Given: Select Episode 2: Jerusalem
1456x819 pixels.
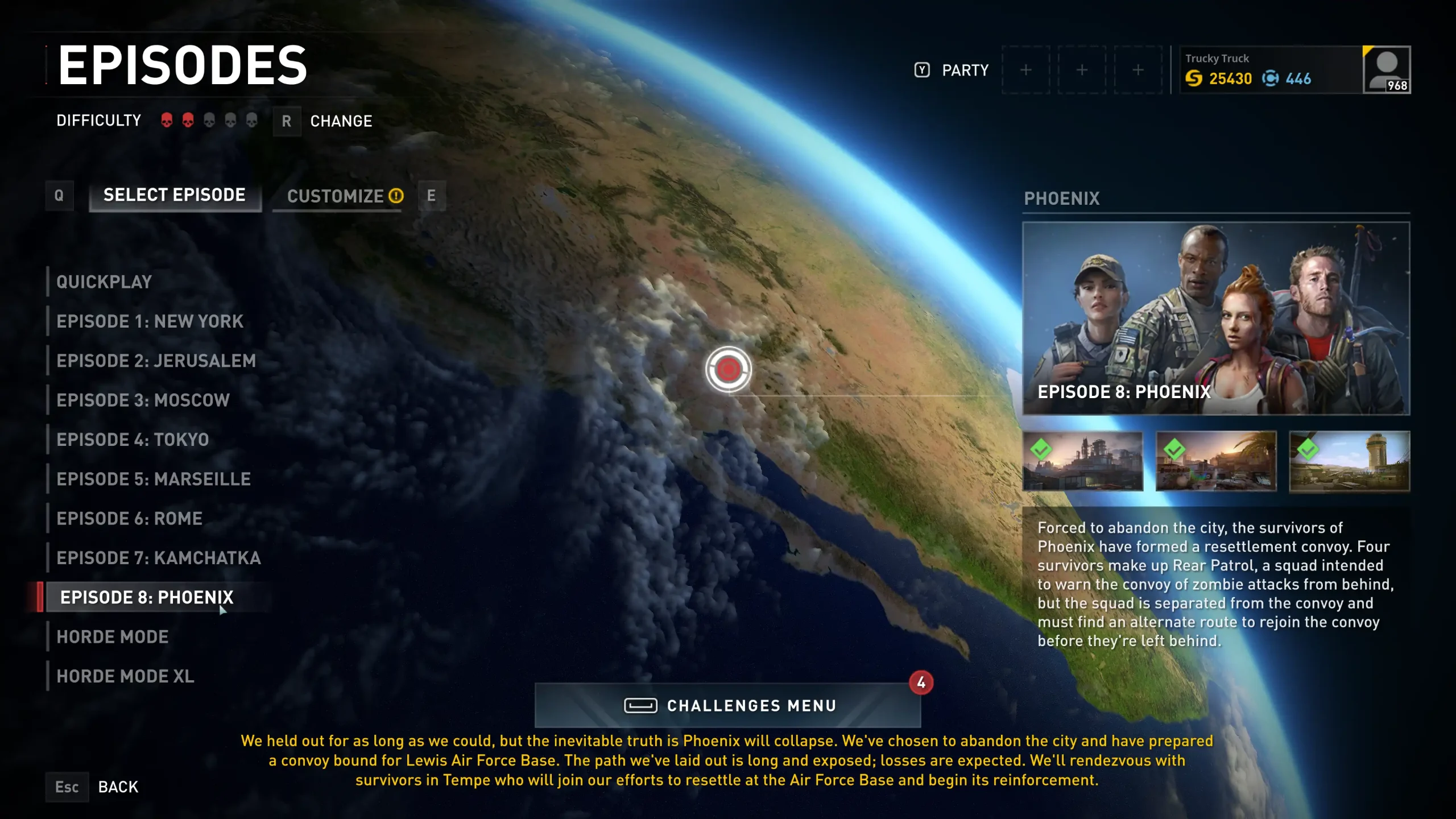Looking at the screenshot, I should [x=156, y=361].
